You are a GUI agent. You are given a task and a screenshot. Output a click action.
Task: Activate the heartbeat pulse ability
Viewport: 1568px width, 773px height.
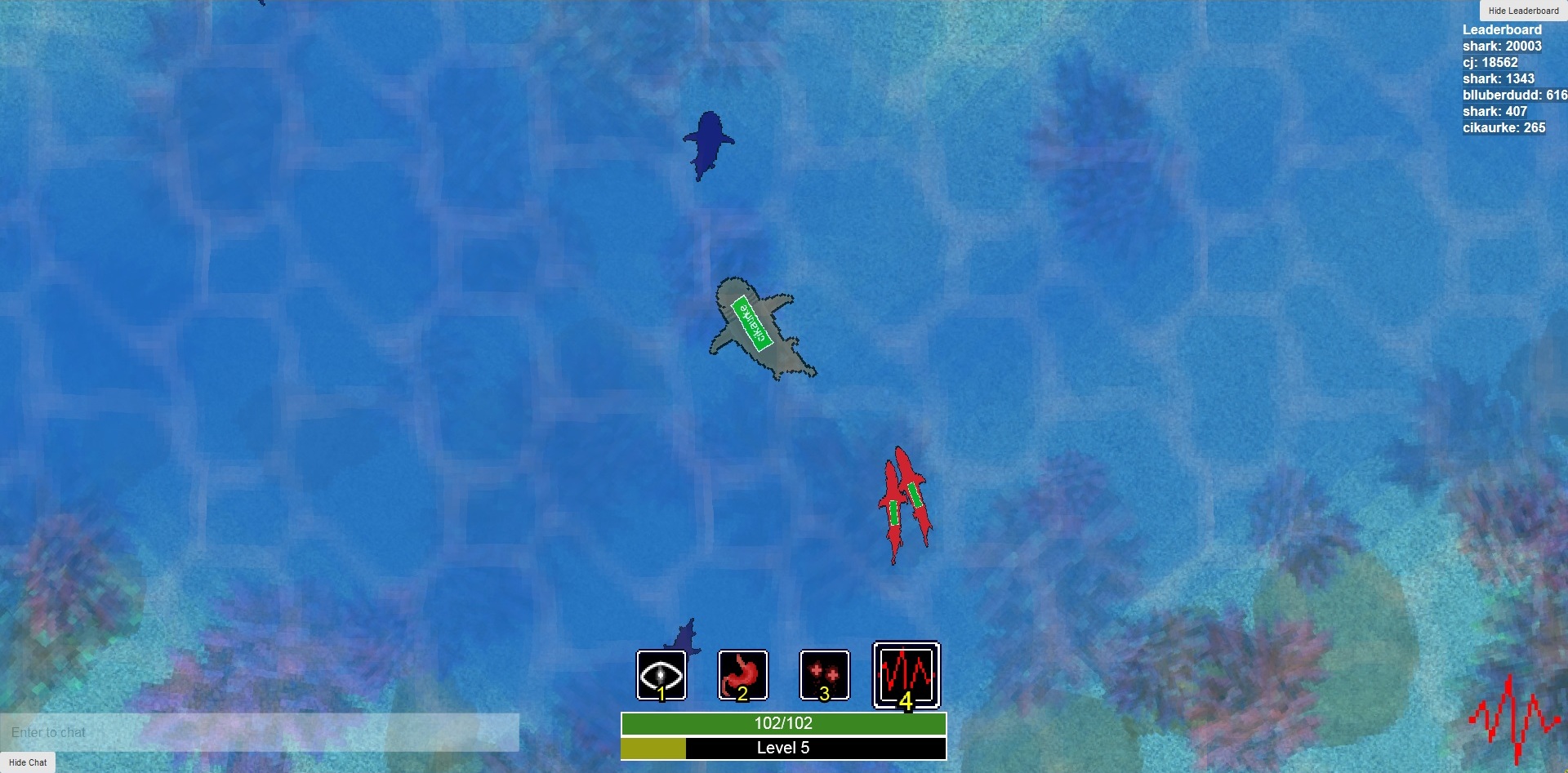[x=906, y=675]
